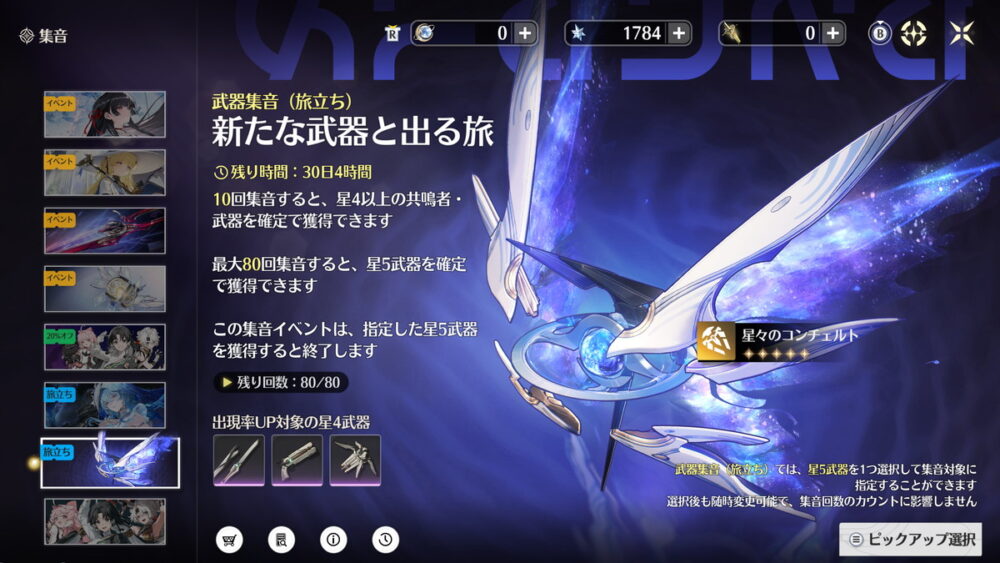Inspect the rate-up star-4 gauntlets weapon

pyautogui.click(x=355, y=460)
